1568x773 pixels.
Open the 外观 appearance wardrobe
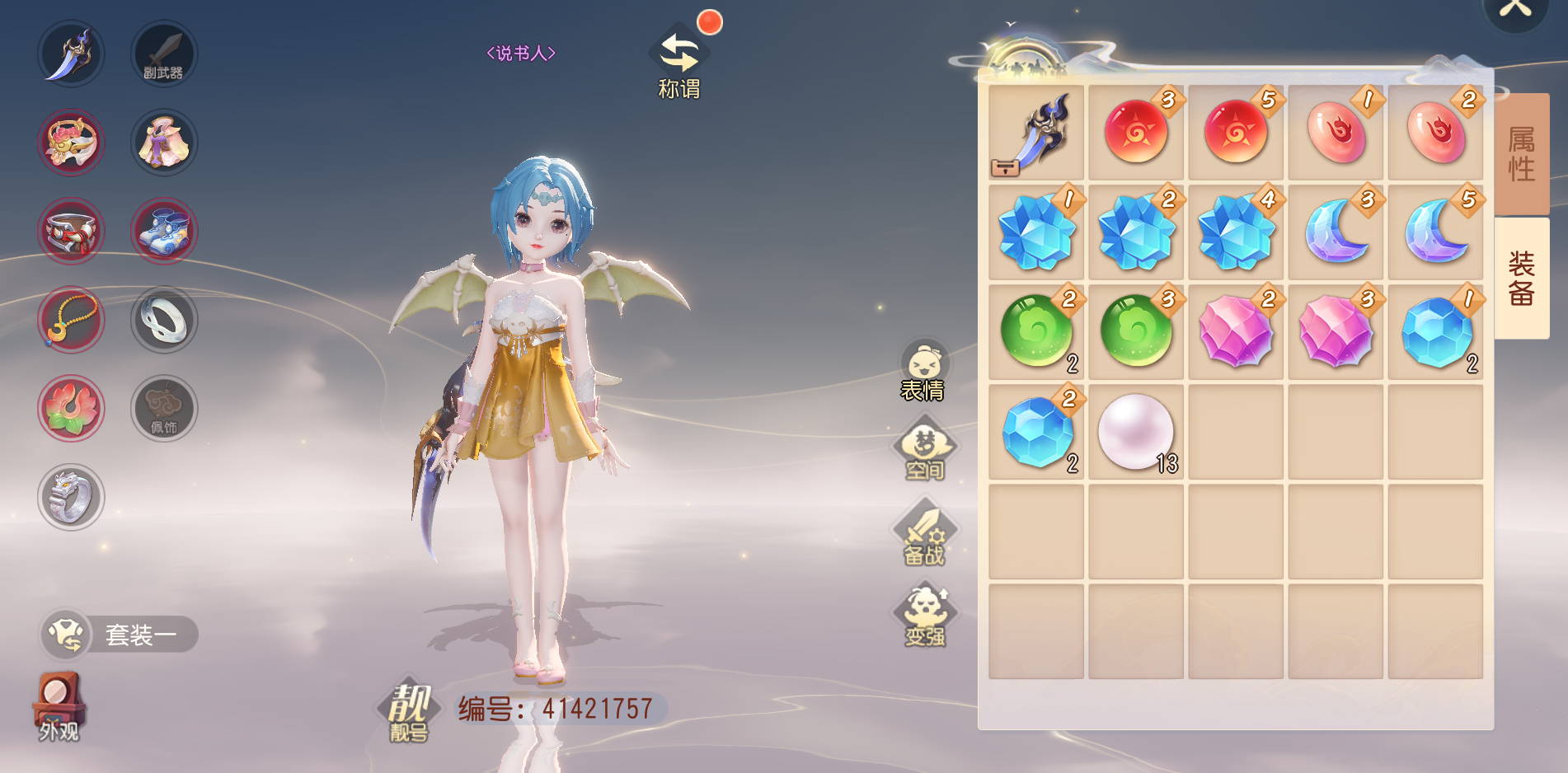click(x=59, y=707)
